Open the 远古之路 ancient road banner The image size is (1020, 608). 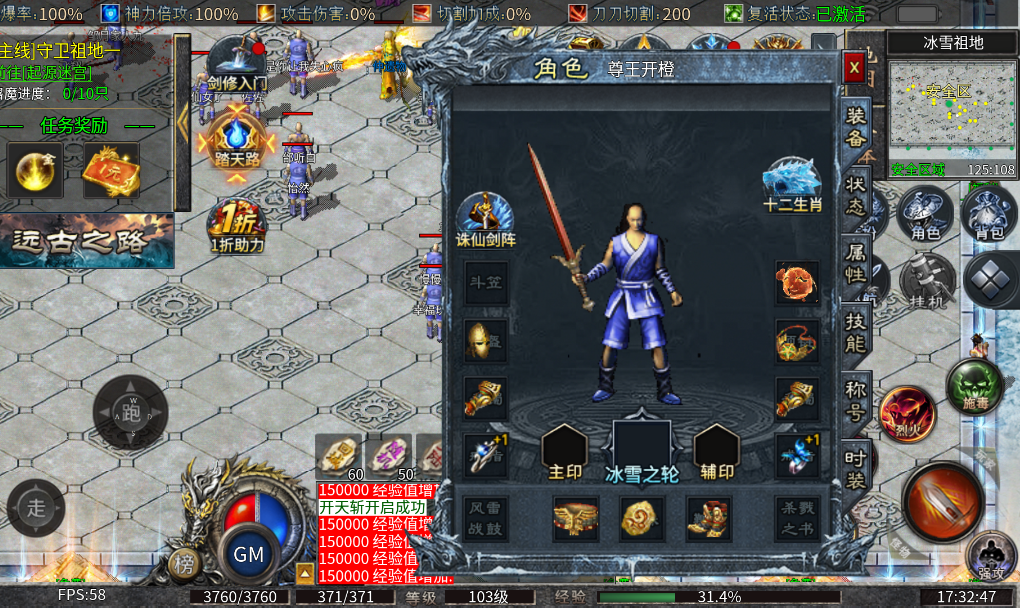(87, 242)
